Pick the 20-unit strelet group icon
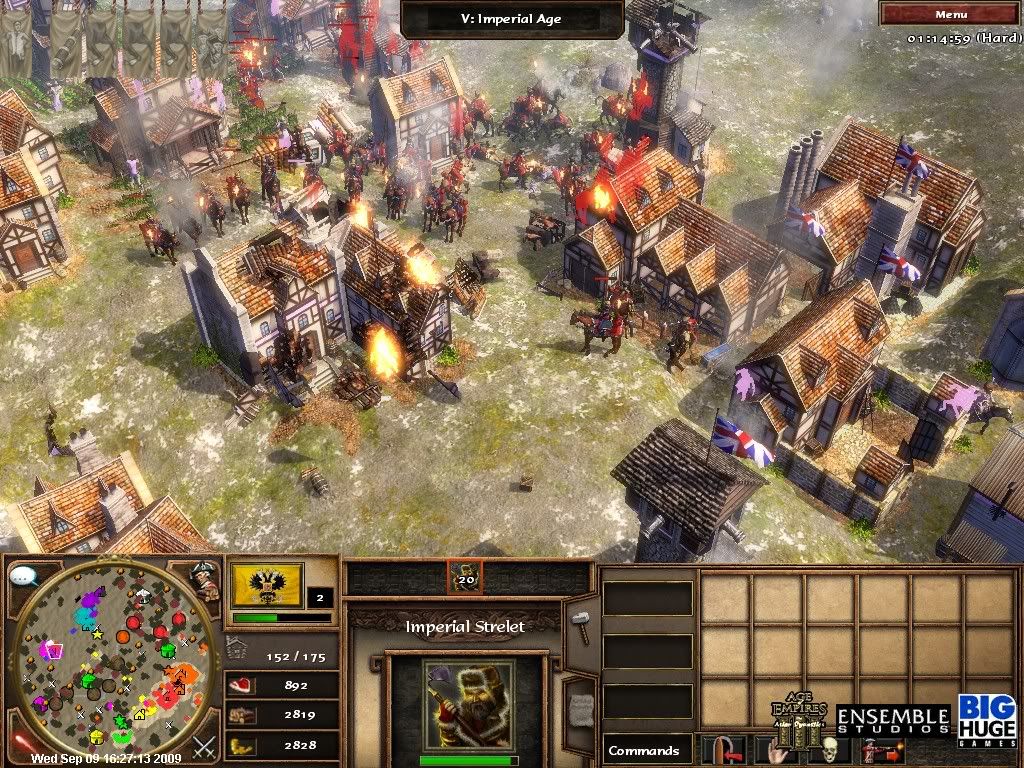Viewport: 1024px width, 768px height. (x=466, y=577)
